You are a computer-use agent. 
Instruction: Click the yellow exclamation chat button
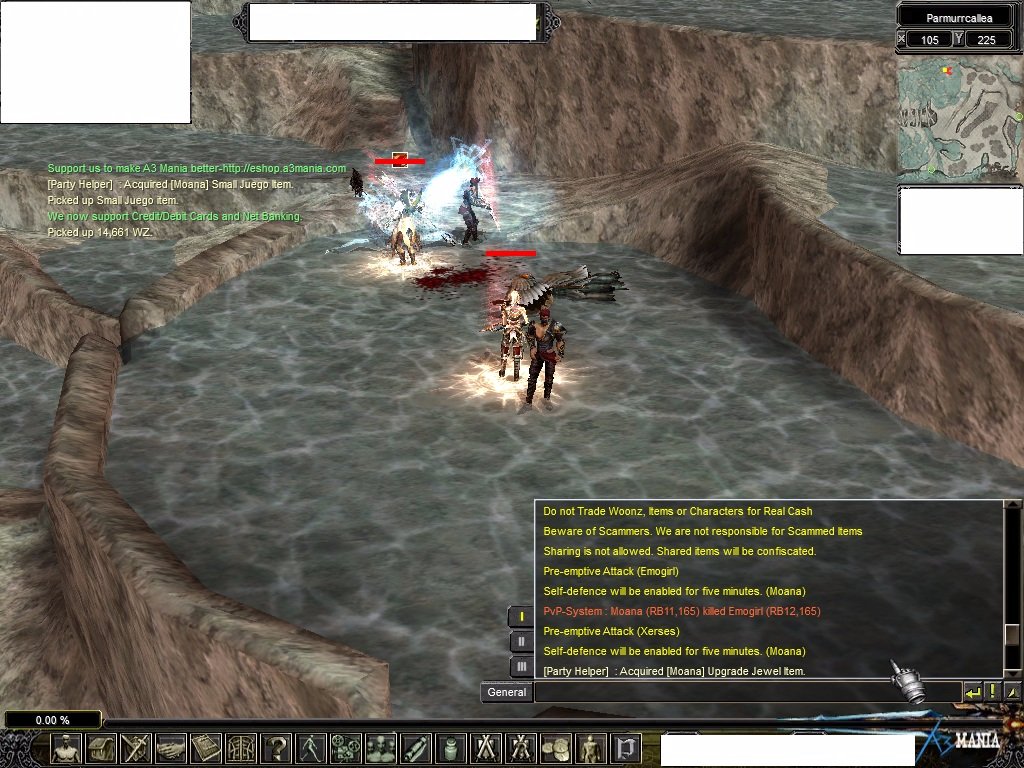(x=992, y=692)
